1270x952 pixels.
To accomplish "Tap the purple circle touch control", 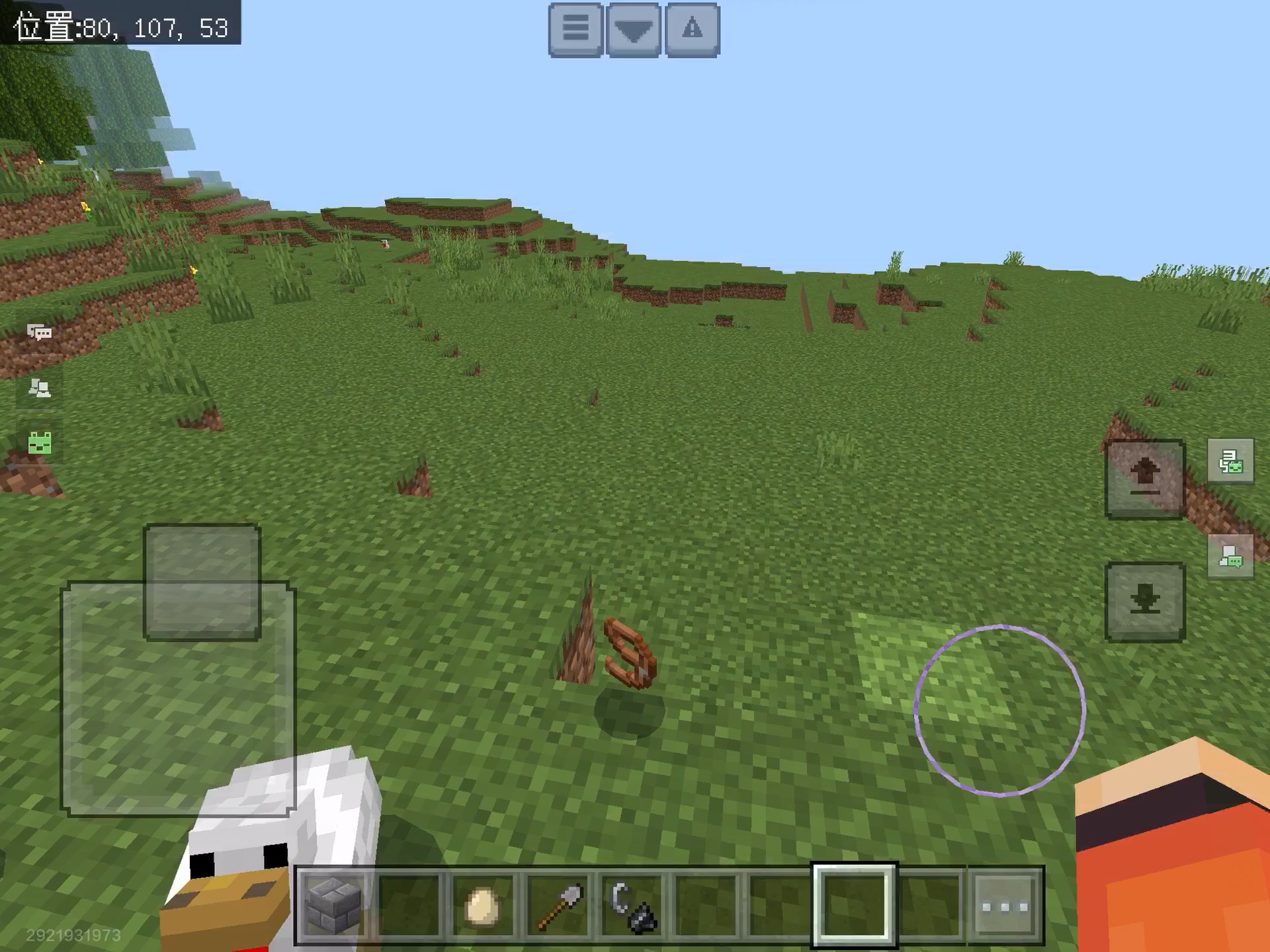I will click(x=999, y=710).
